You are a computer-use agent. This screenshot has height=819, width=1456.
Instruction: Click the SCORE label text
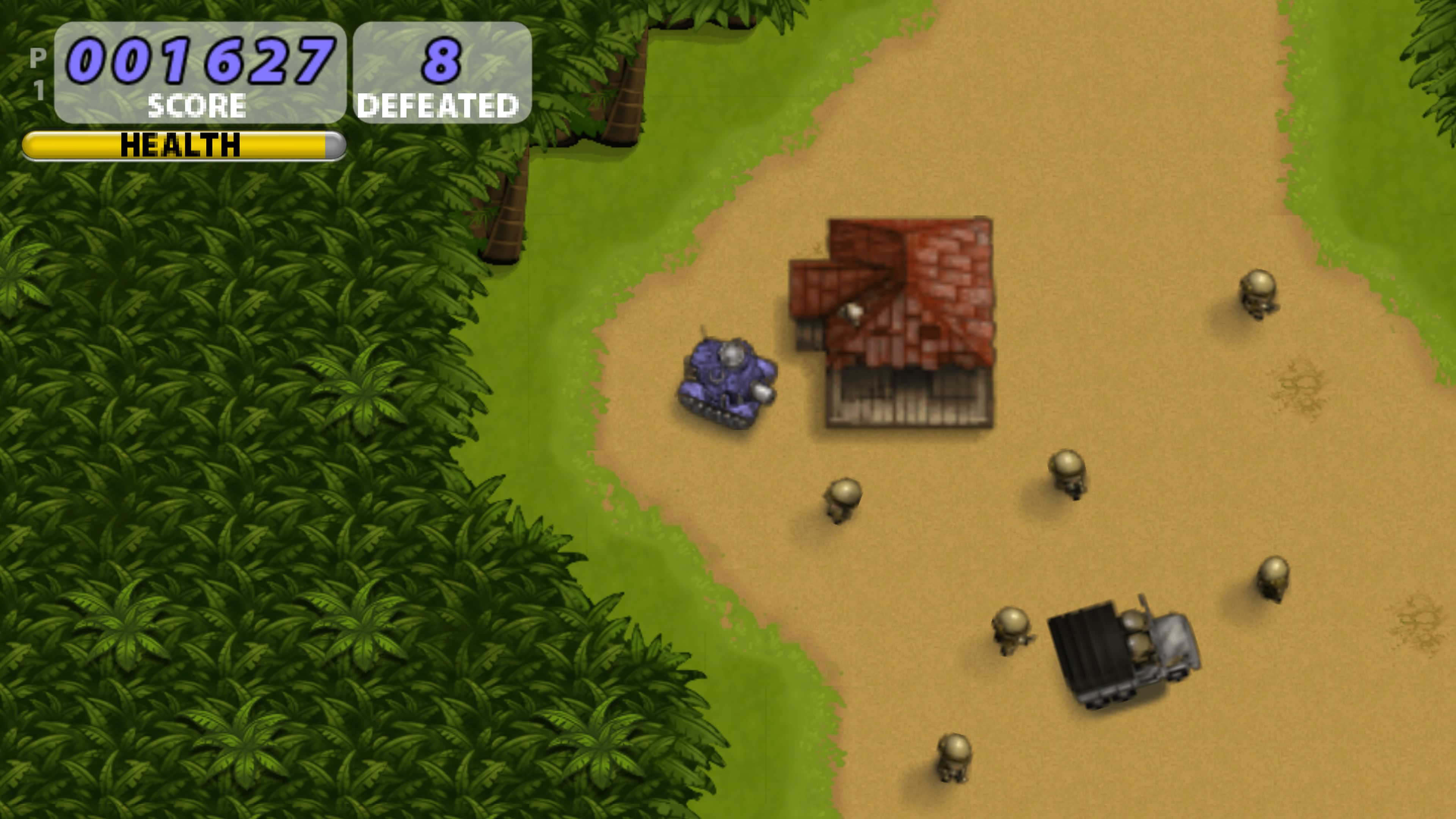pos(198,105)
